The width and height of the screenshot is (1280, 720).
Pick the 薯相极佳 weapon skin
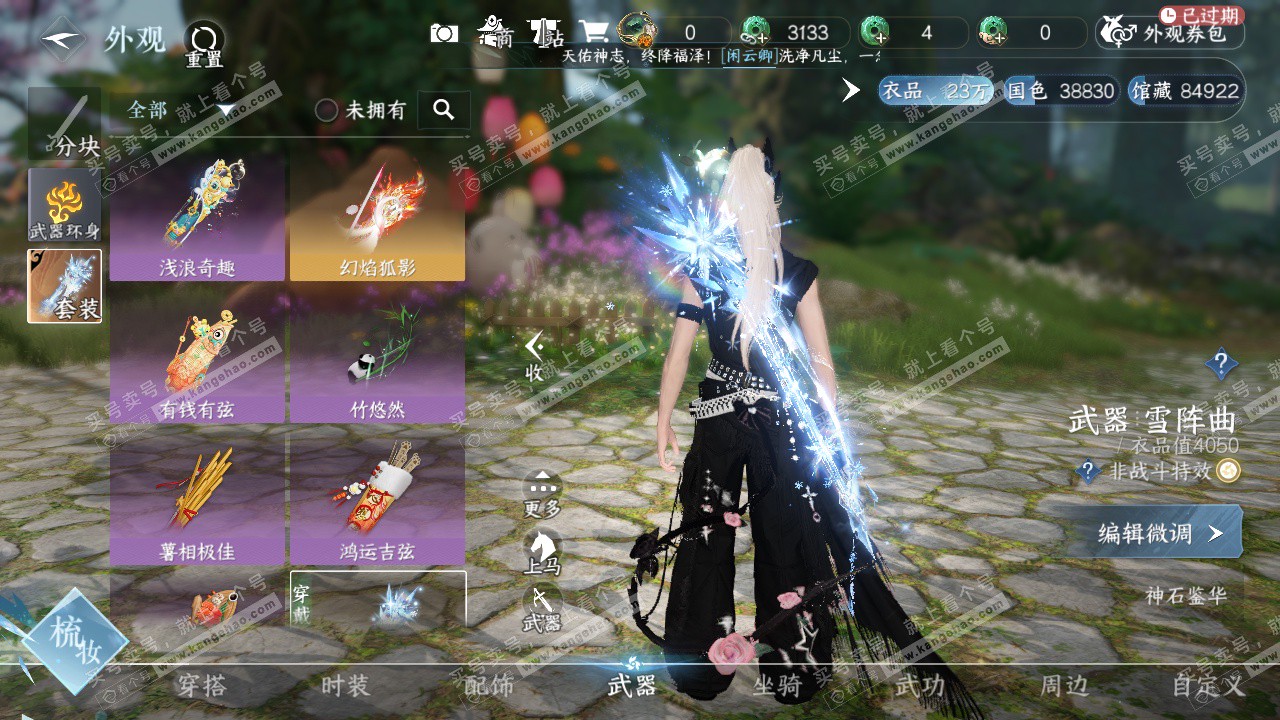point(197,501)
